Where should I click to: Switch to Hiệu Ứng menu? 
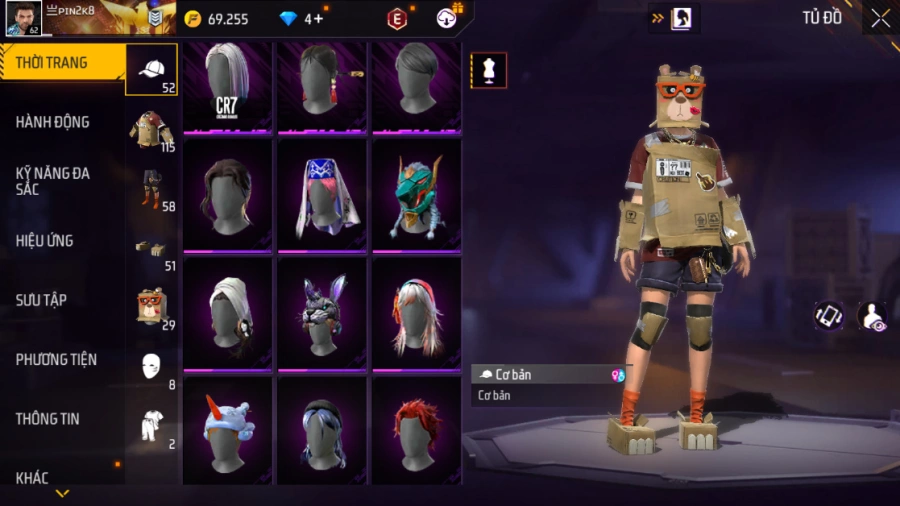pyautogui.click(x=45, y=241)
